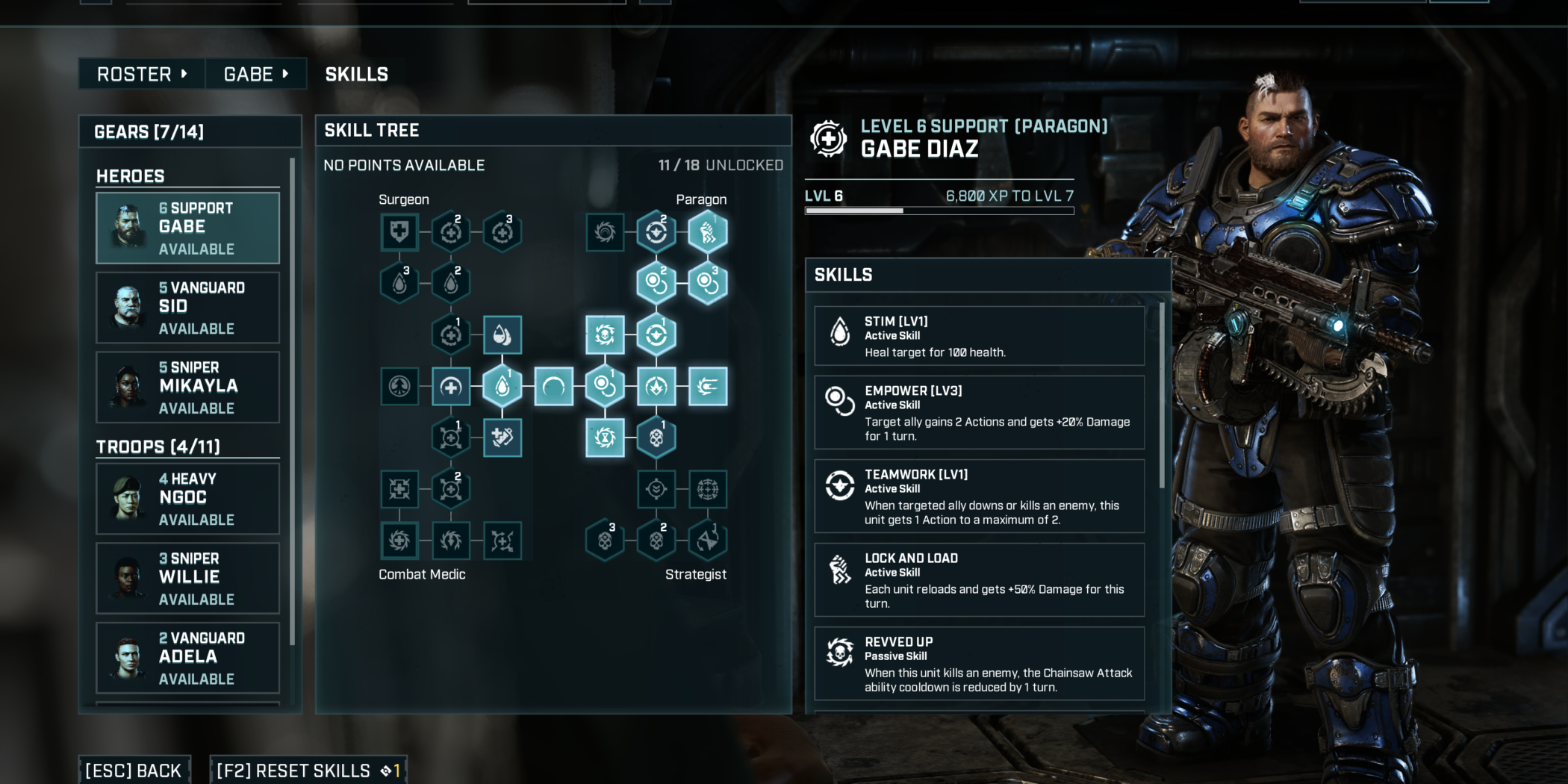Select the top-right Paragon fist skill node
The image size is (1568, 784).
(707, 232)
